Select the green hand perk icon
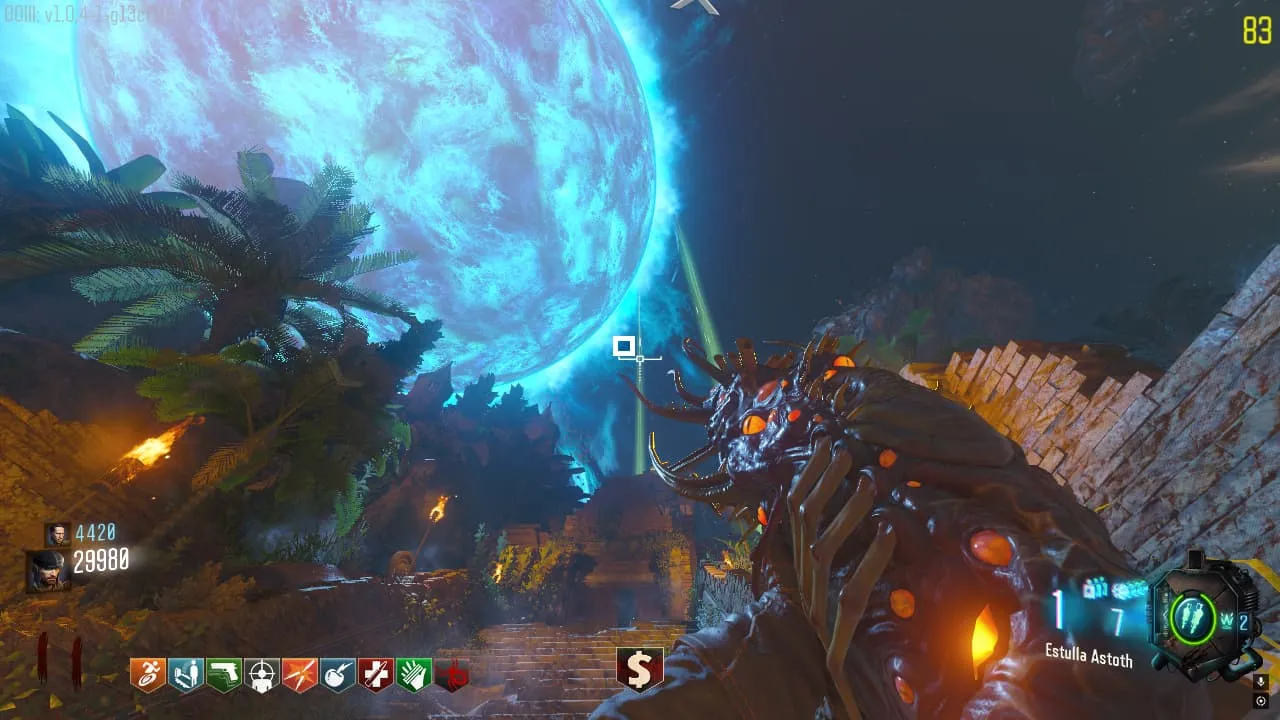The image size is (1280, 720). point(414,675)
